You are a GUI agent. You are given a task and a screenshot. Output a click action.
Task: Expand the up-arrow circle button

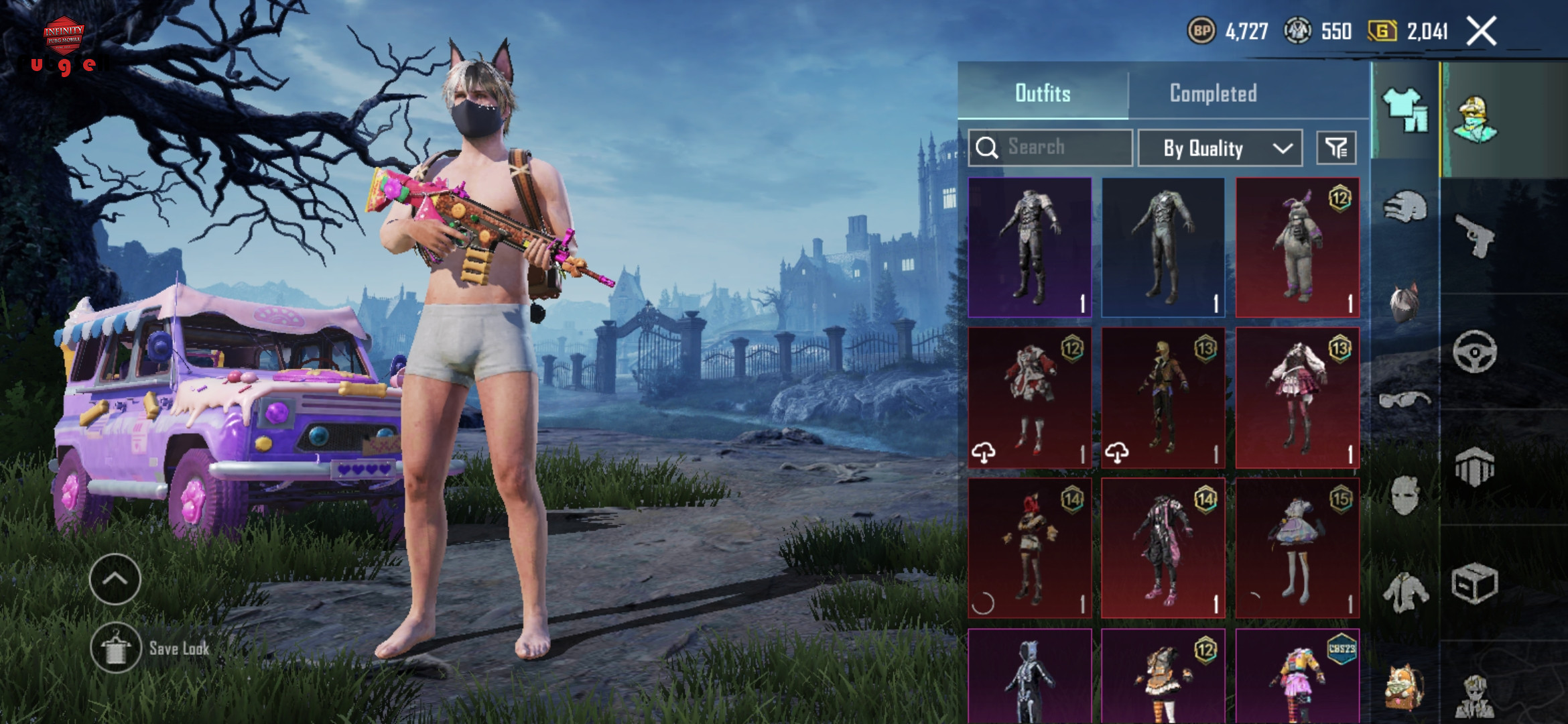[115, 579]
